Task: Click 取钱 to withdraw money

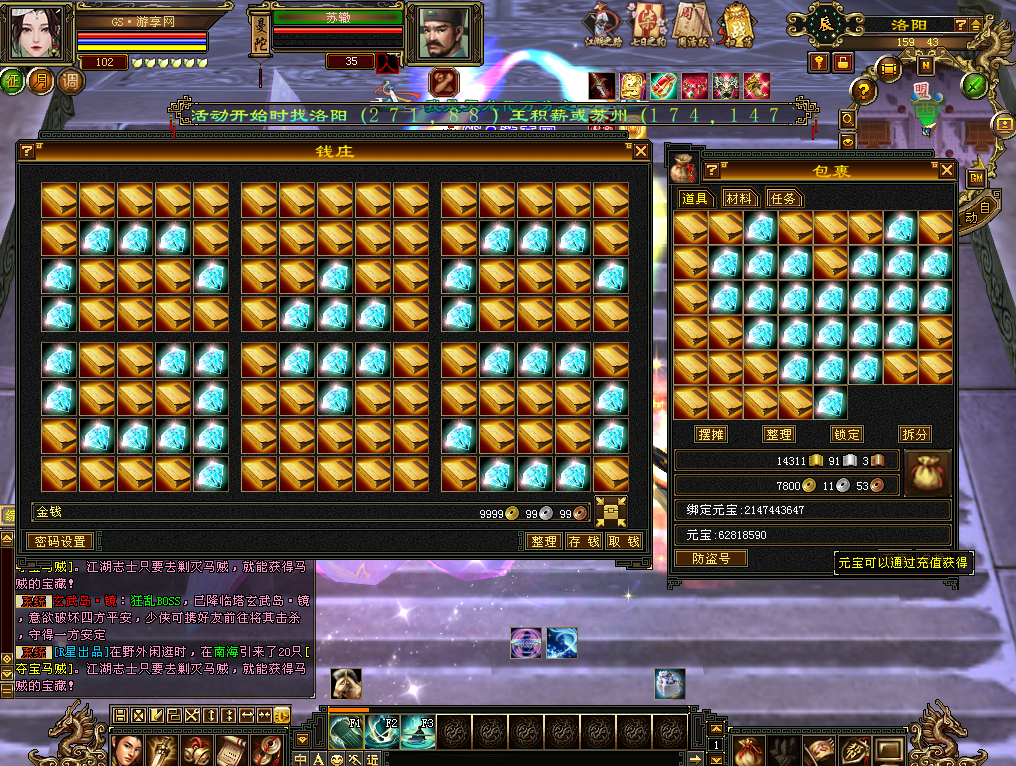Action: 623,541
